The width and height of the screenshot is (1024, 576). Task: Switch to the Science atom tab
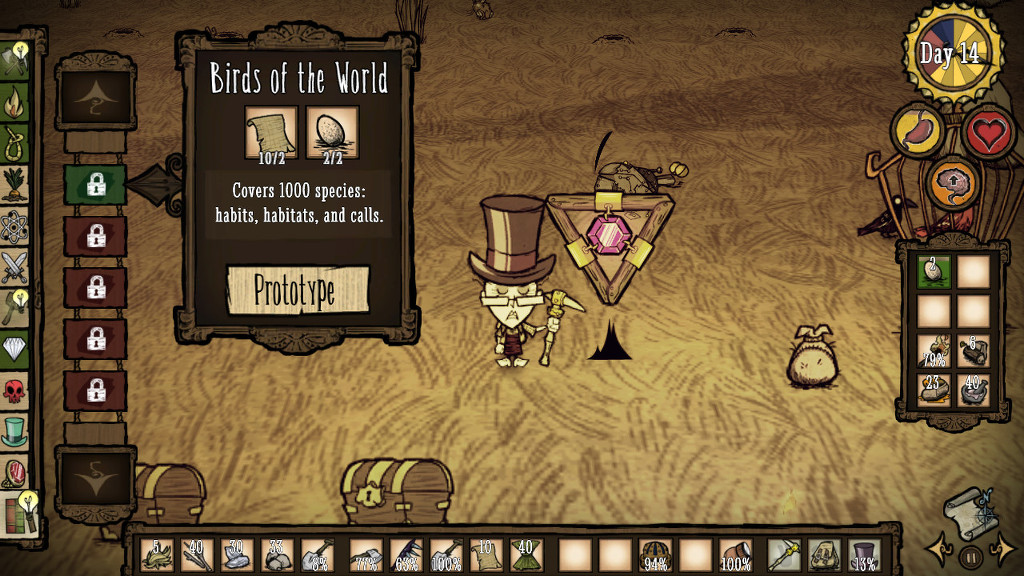pyautogui.click(x=15, y=225)
